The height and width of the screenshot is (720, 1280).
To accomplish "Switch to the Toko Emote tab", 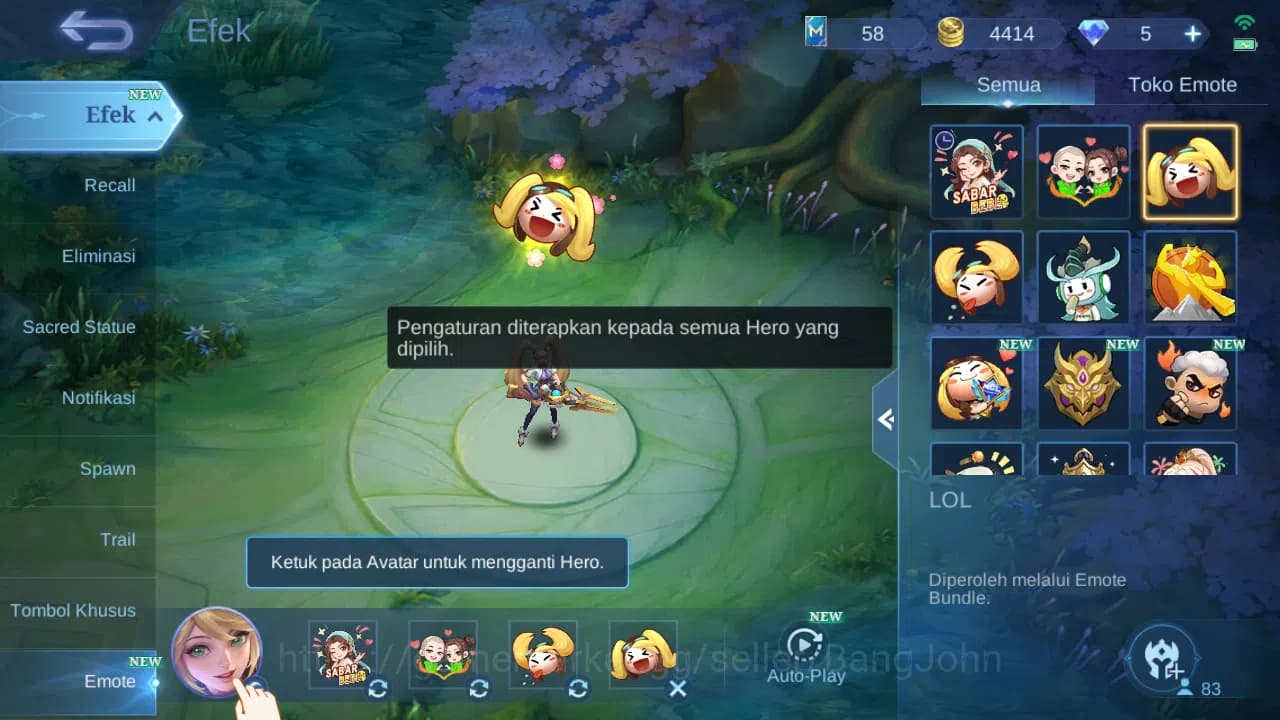I will click(x=1183, y=85).
